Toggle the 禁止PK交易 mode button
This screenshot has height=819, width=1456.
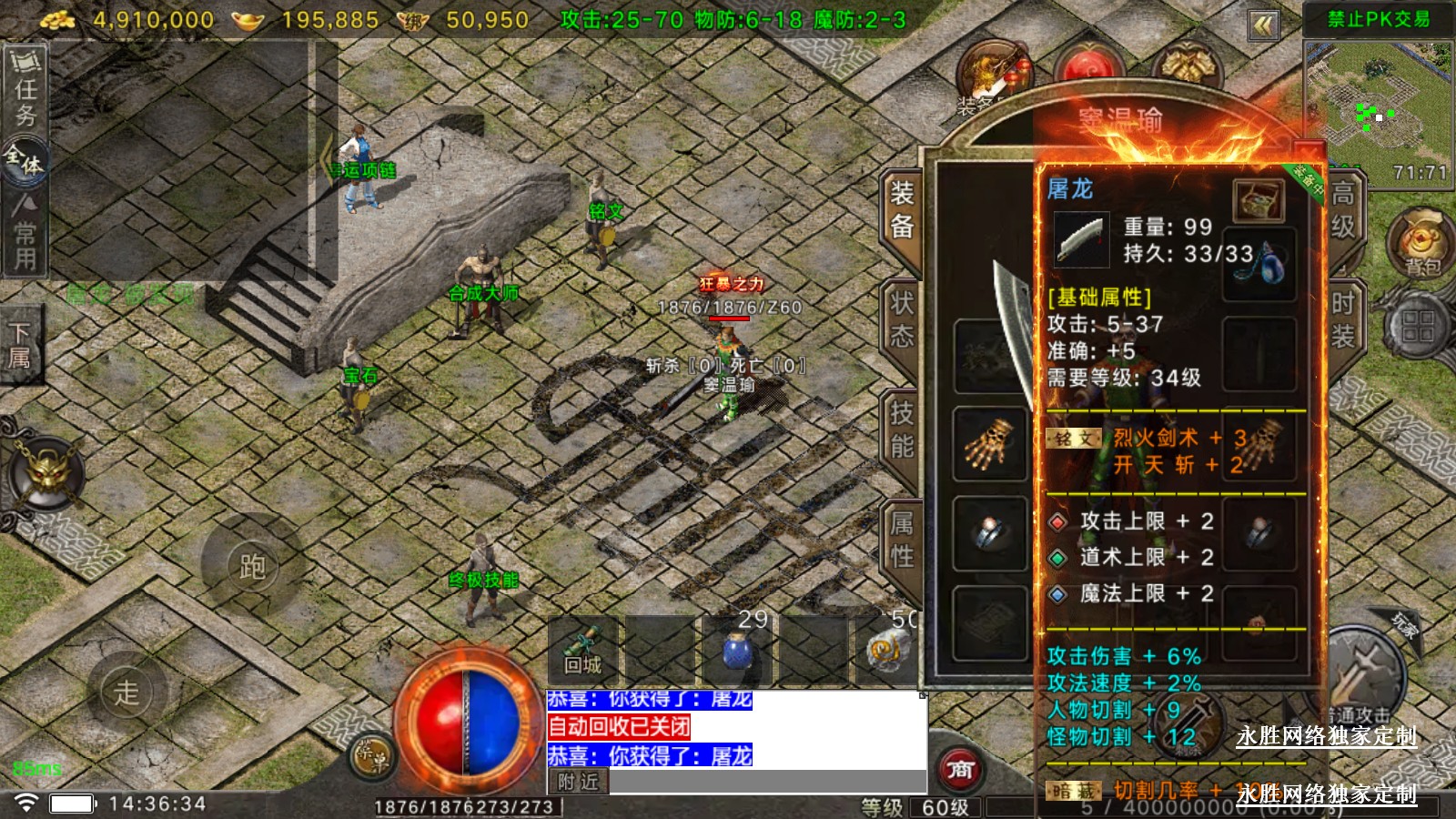[1378, 19]
